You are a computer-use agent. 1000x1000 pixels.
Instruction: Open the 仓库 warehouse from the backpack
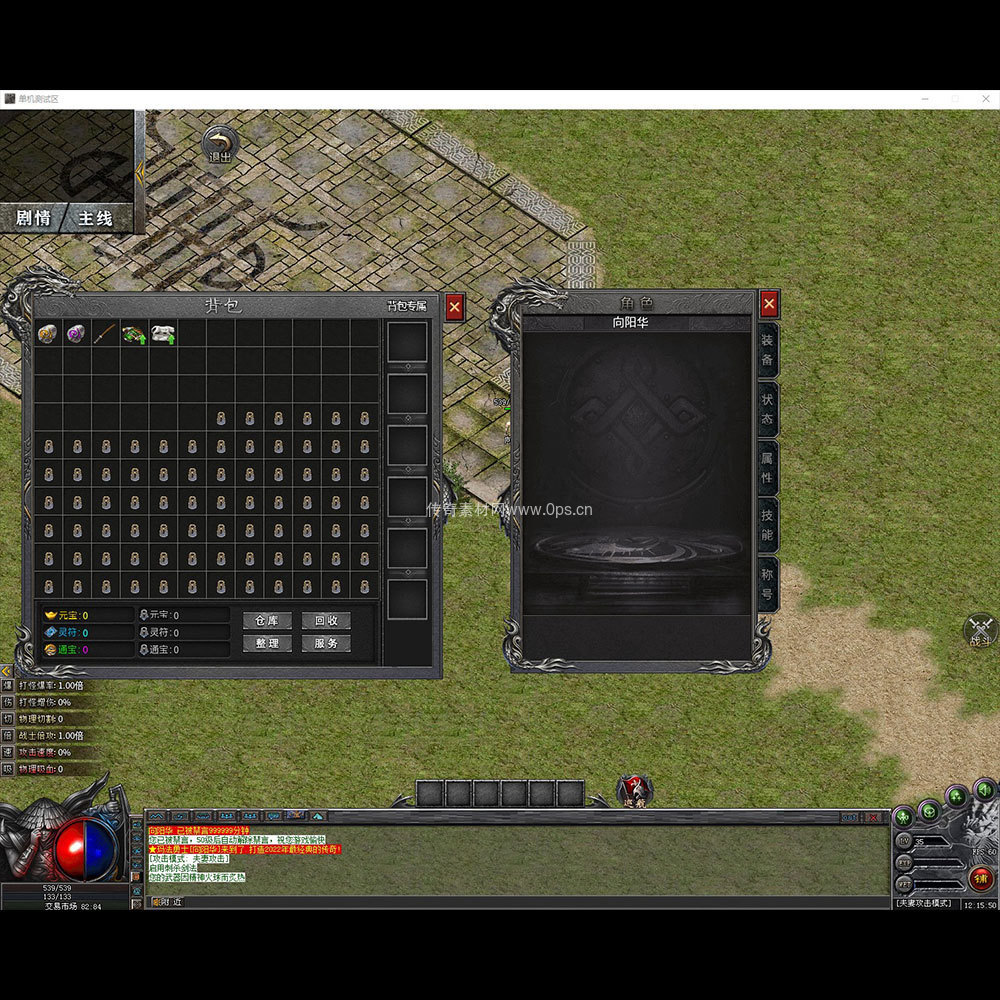pos(267,621)
